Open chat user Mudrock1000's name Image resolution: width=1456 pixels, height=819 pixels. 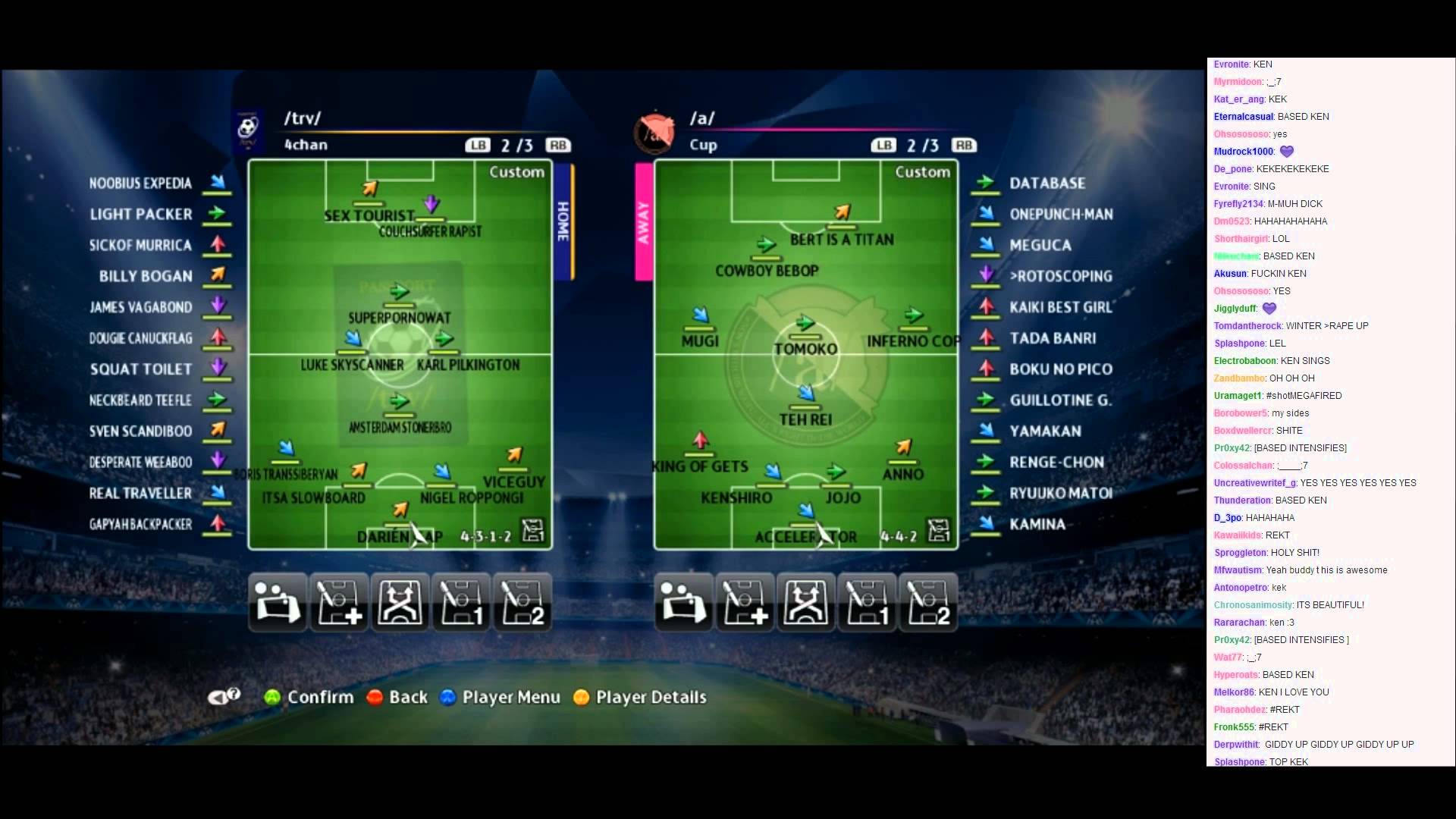[x=1243, y=152]
